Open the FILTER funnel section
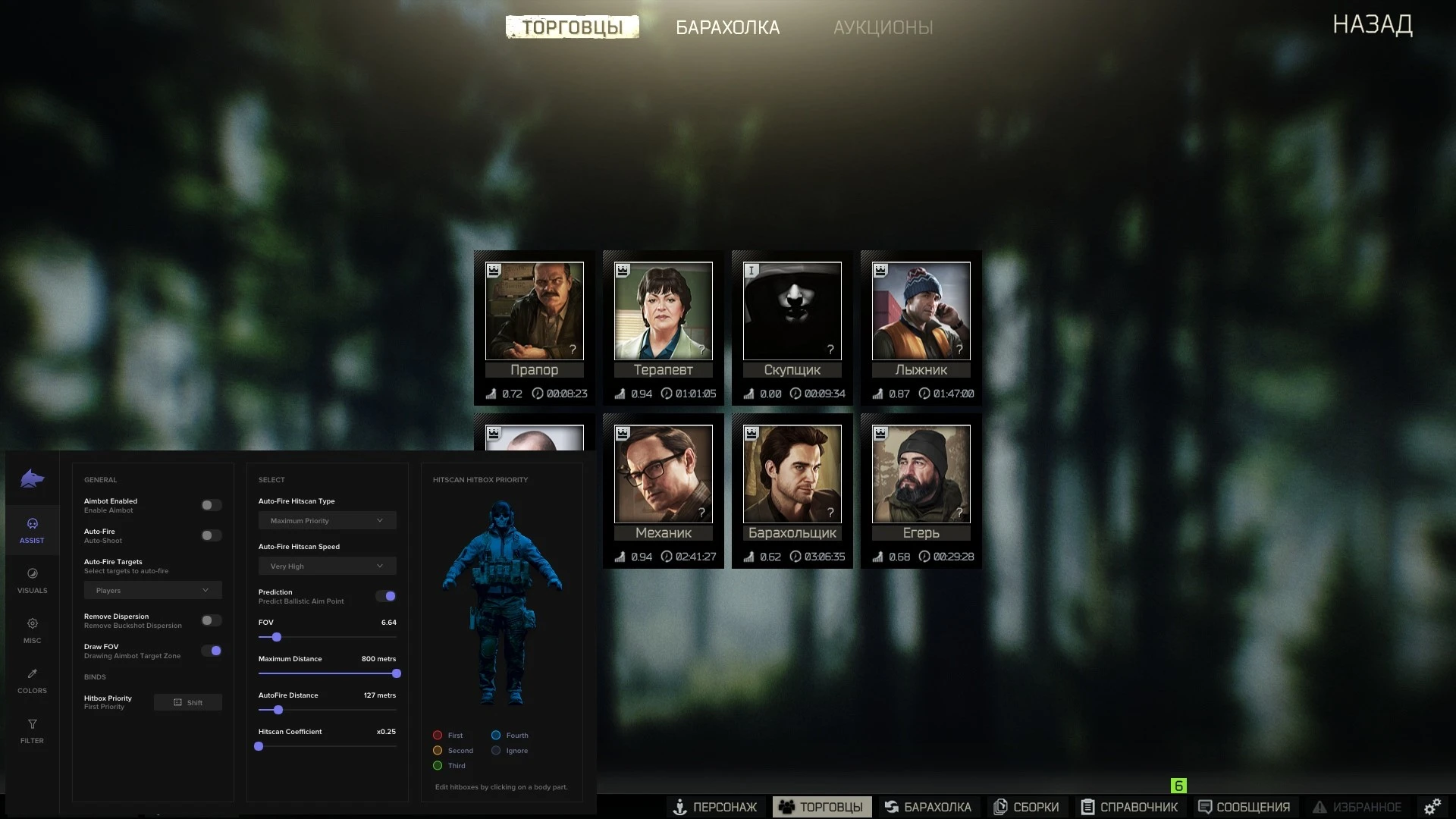Screen dimensions: 1456x819 coord(32,730)
